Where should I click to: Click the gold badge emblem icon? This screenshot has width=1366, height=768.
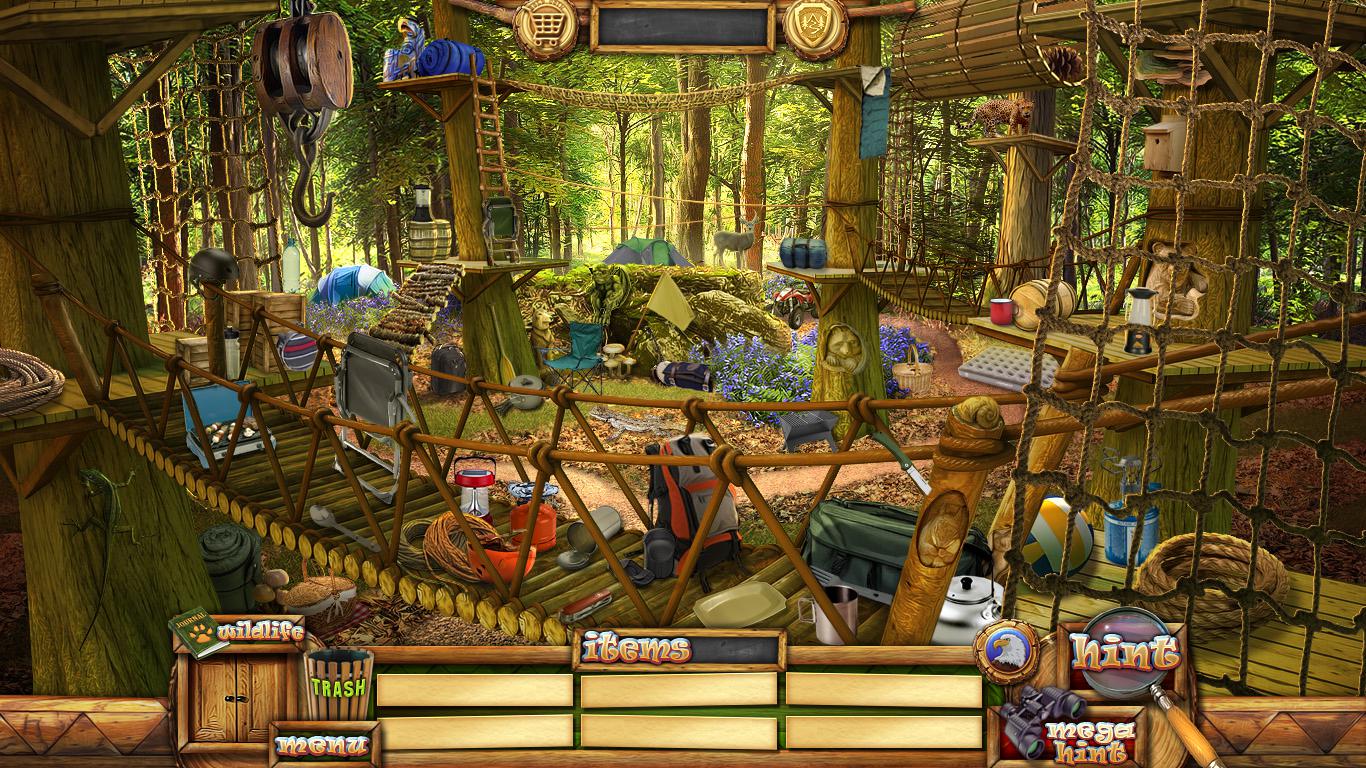tap(815, 27)
